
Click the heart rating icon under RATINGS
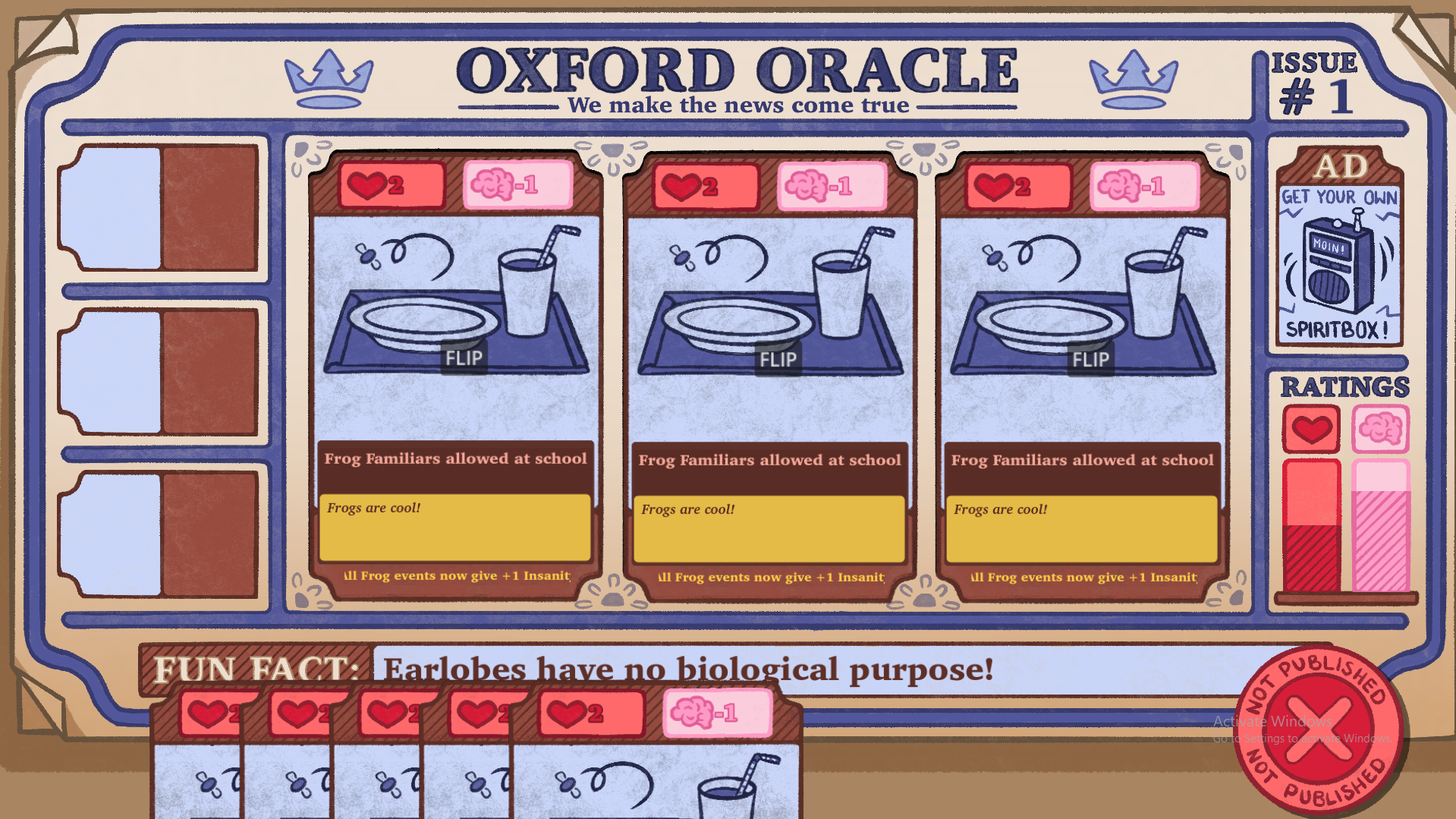click(x=1310, y=429)
